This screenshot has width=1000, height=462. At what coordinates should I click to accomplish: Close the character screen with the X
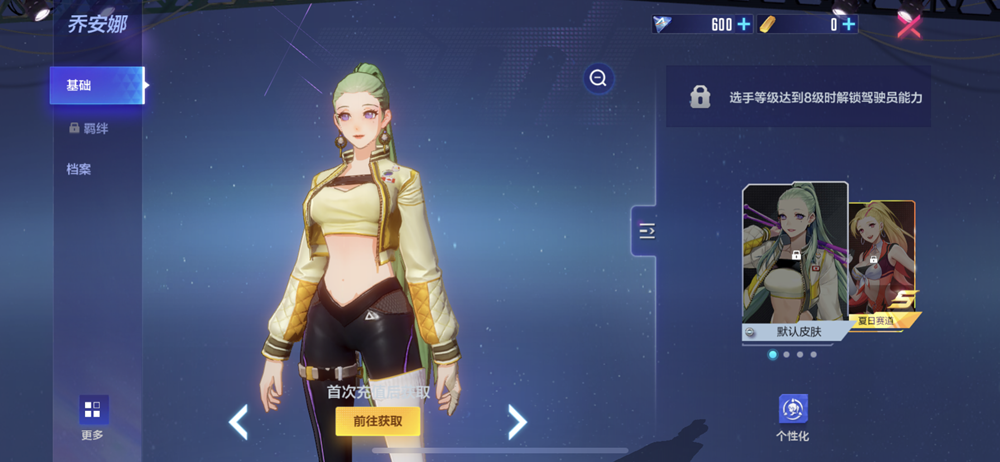click(x=908, y=25)
